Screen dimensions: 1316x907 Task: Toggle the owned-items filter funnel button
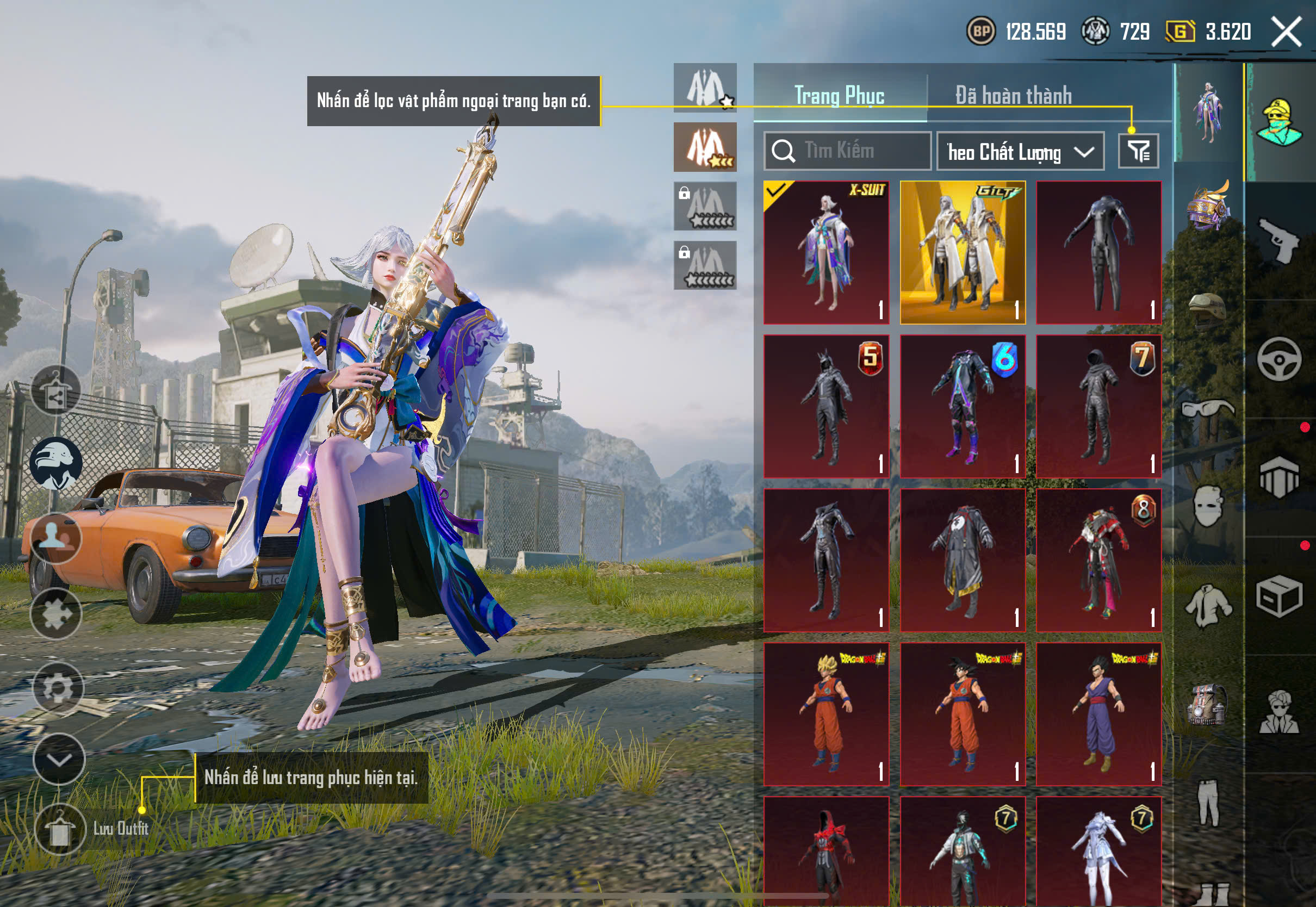(1138, 151)
